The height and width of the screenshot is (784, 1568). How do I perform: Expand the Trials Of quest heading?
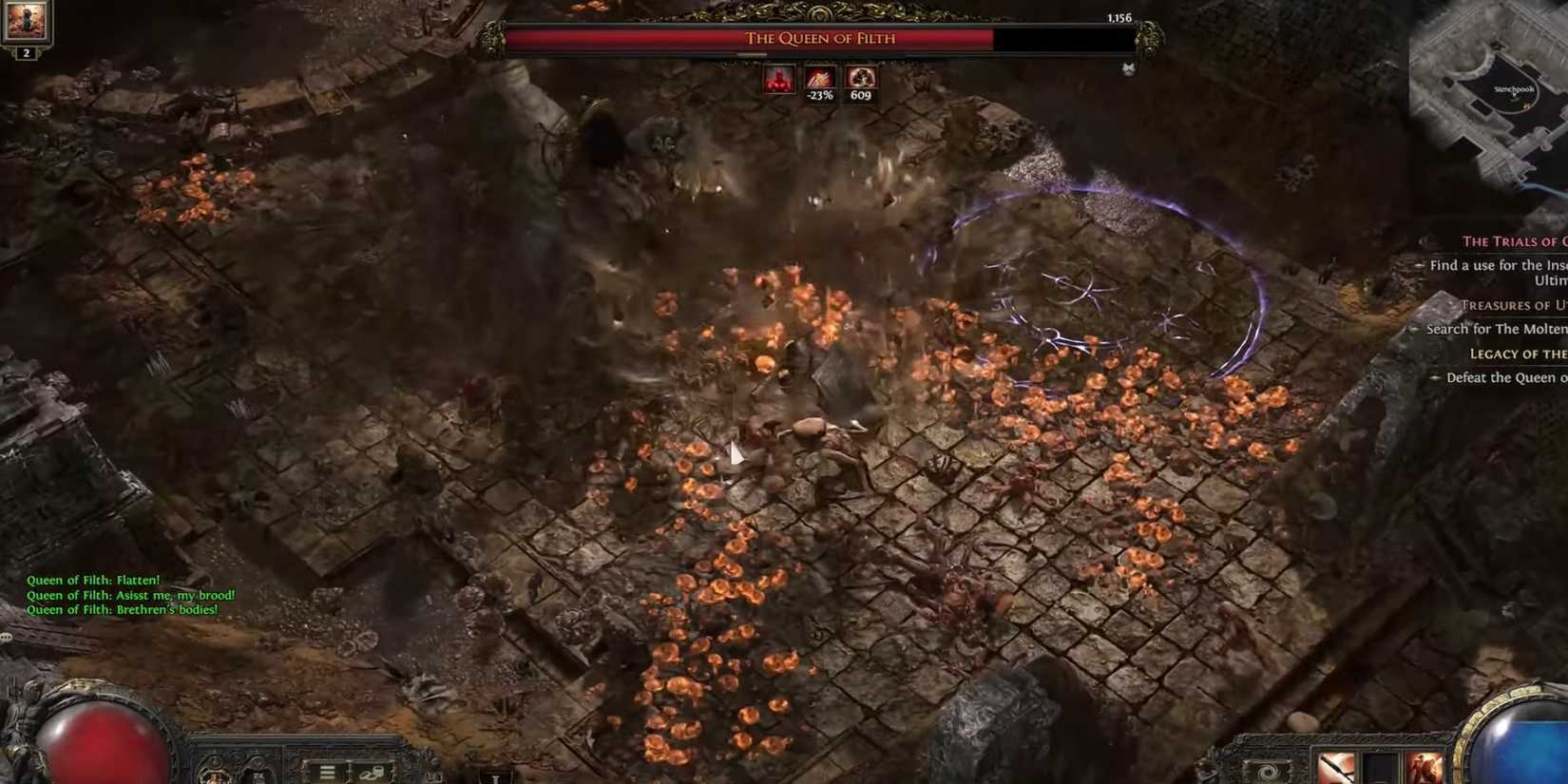point(1515,240)
